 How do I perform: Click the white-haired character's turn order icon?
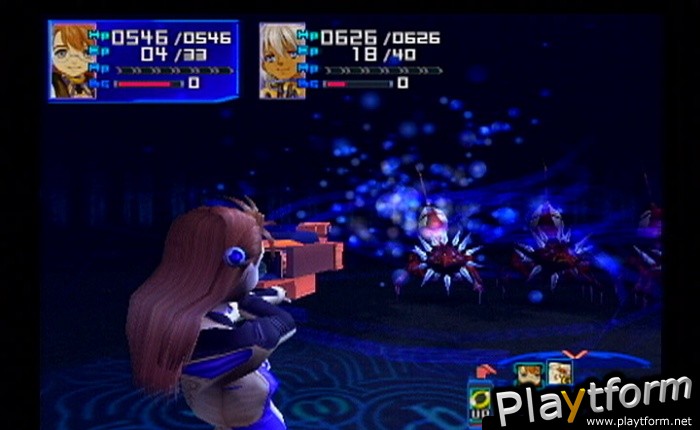pos(558,374)
